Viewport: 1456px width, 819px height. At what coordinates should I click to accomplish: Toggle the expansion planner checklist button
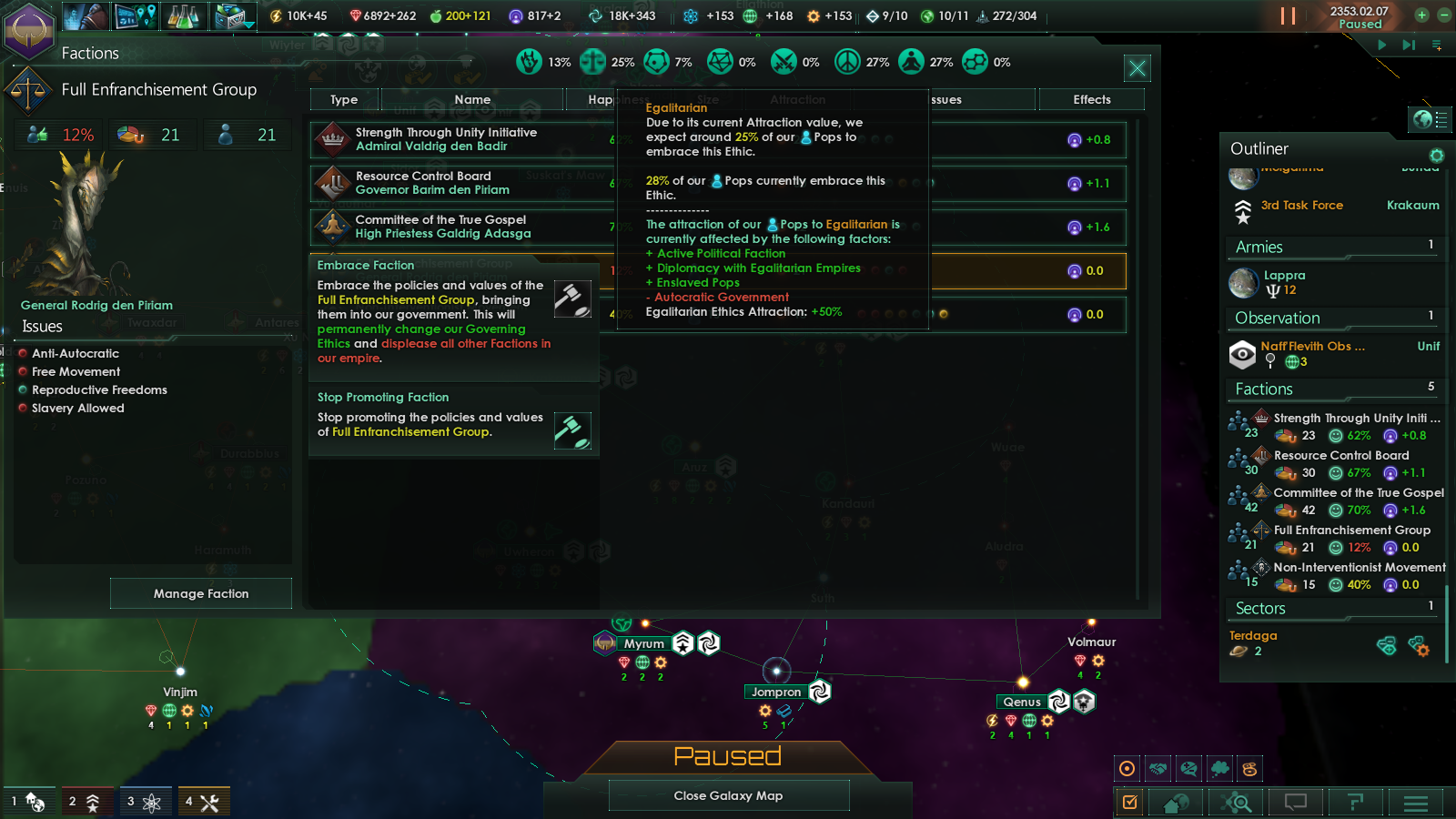click(x=1129, y=802)
